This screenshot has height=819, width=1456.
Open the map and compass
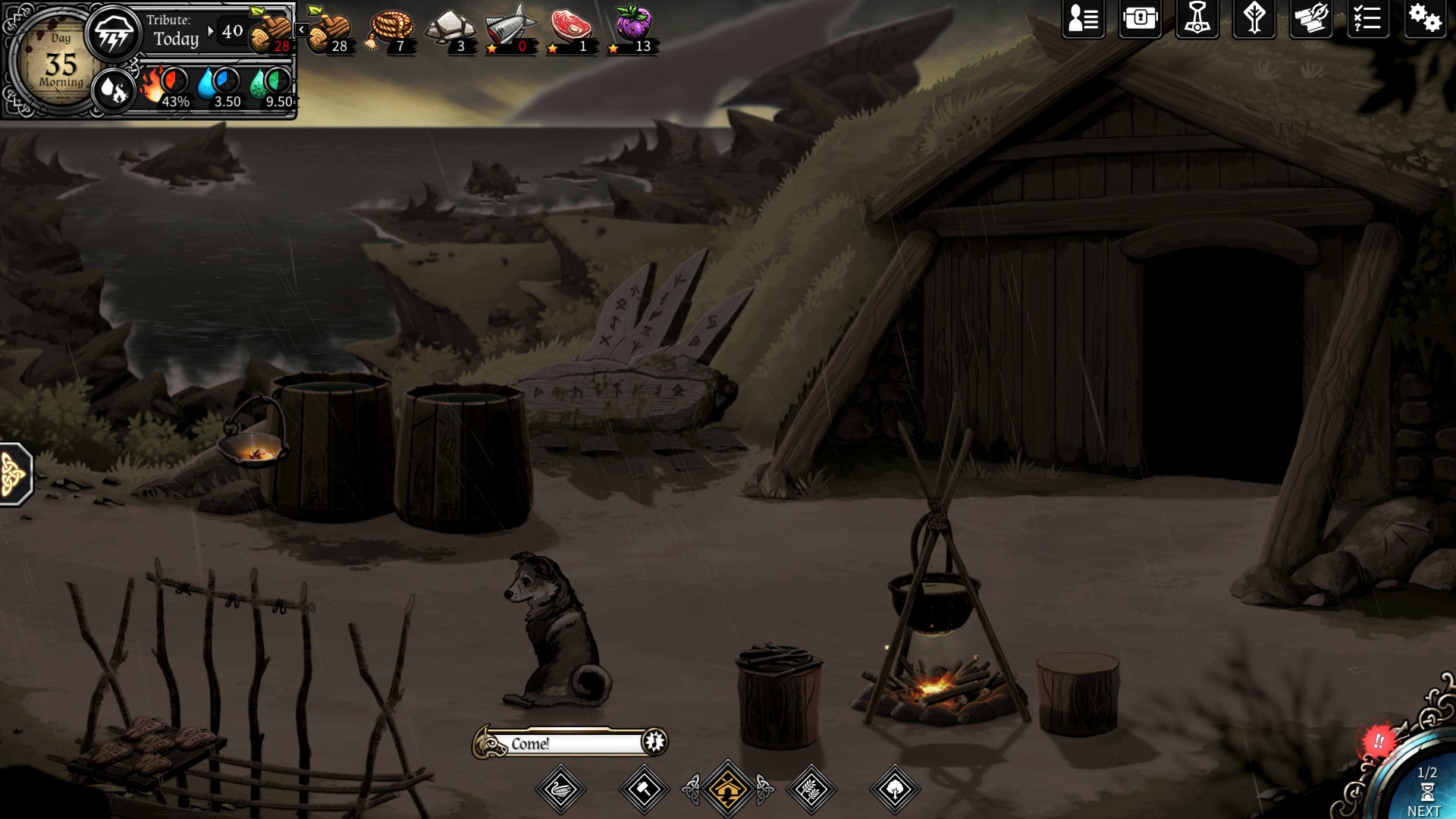tap(1310, 19)
